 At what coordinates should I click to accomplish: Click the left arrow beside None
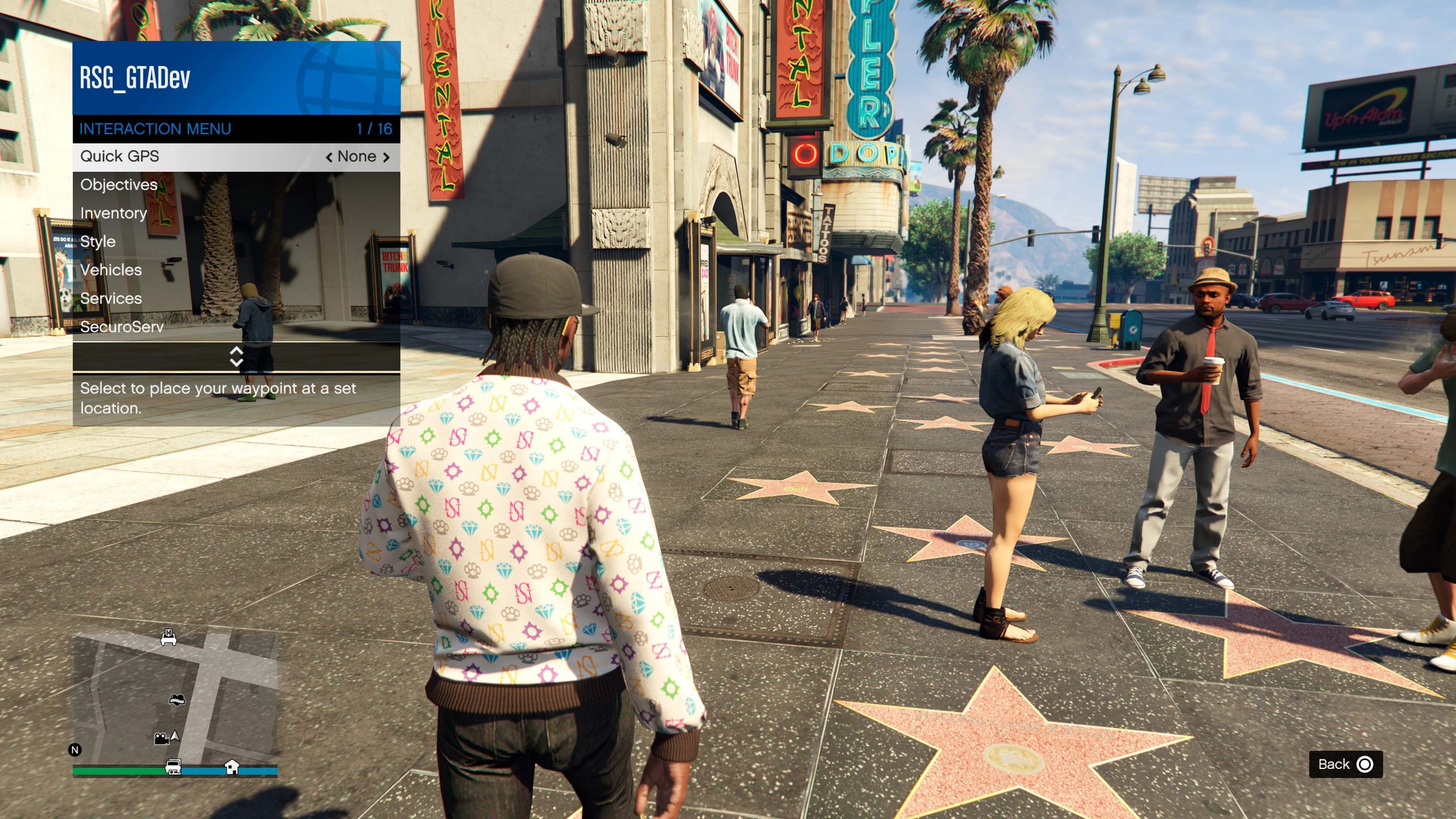[x=330, y=156]
